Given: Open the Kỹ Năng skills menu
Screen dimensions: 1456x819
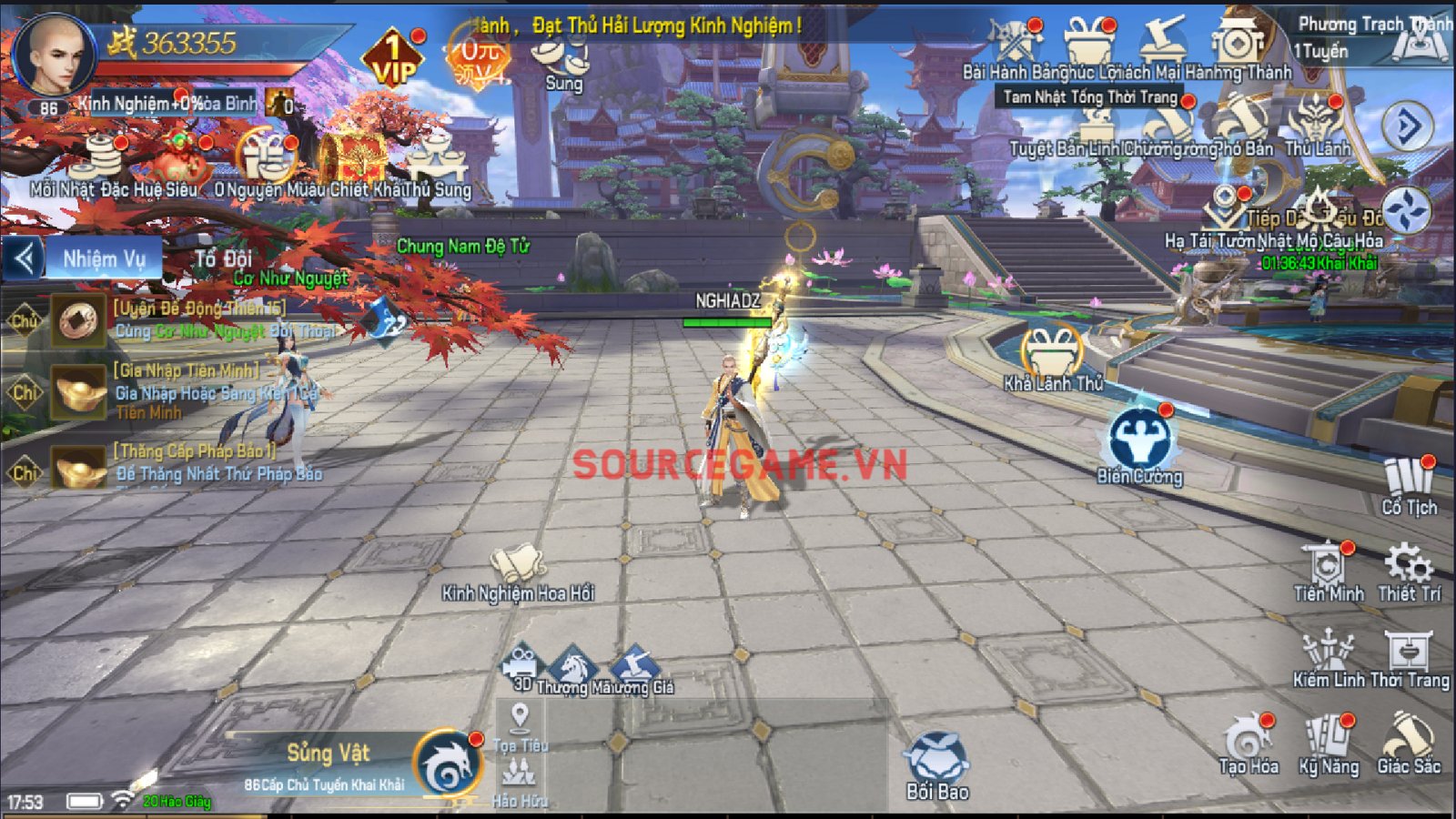Looking at the screenshot, I should (1329, 742).
